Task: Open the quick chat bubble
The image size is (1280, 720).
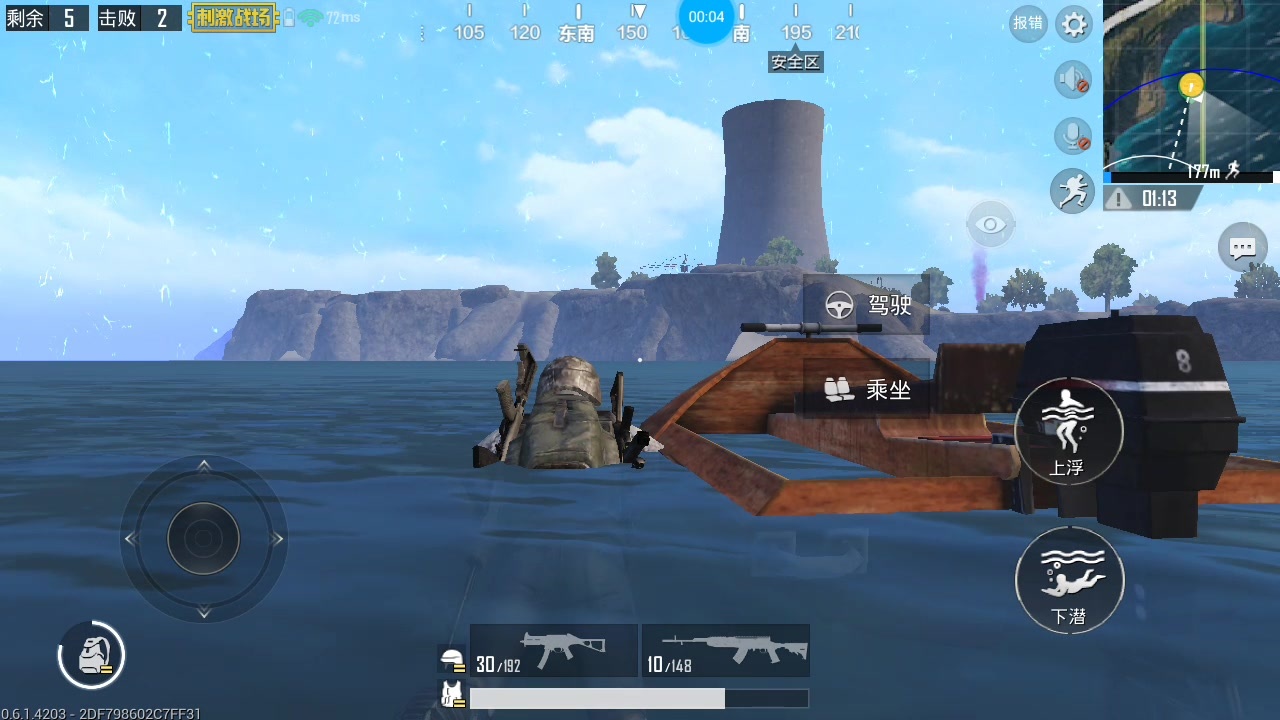Action: (x=1242, y=247)
